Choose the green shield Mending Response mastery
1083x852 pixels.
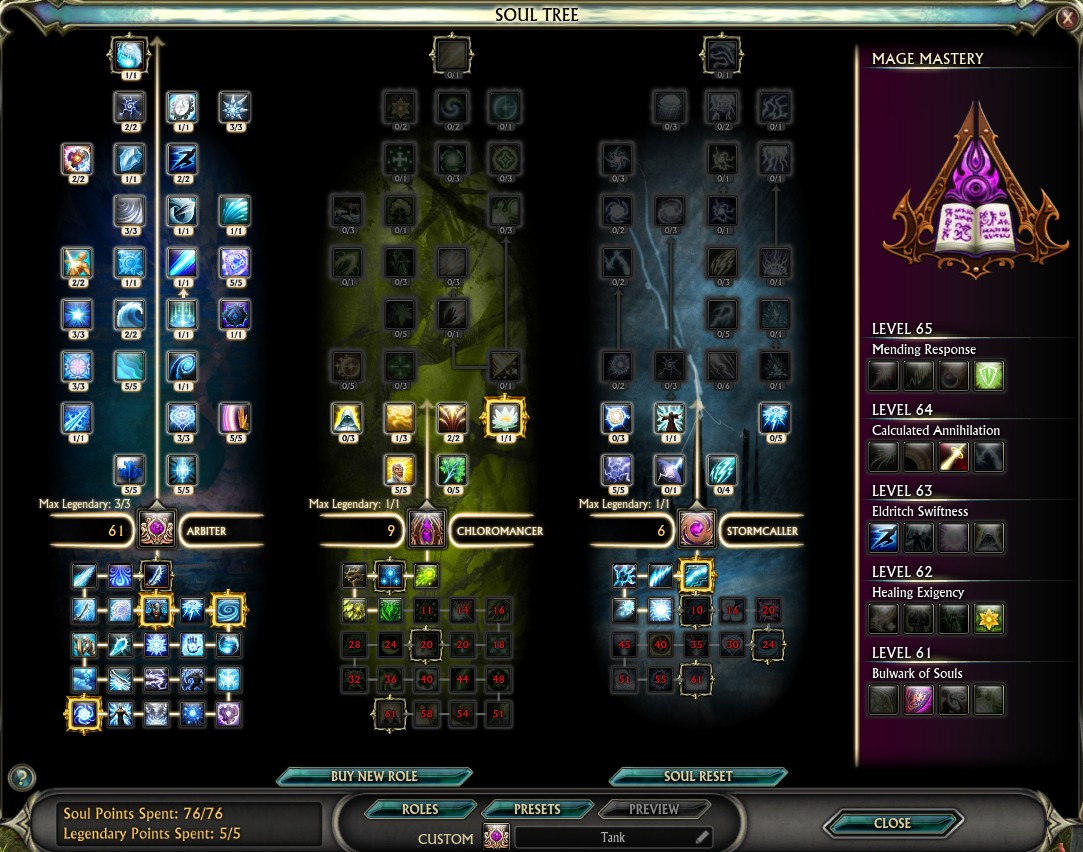[x=989, y=376]
